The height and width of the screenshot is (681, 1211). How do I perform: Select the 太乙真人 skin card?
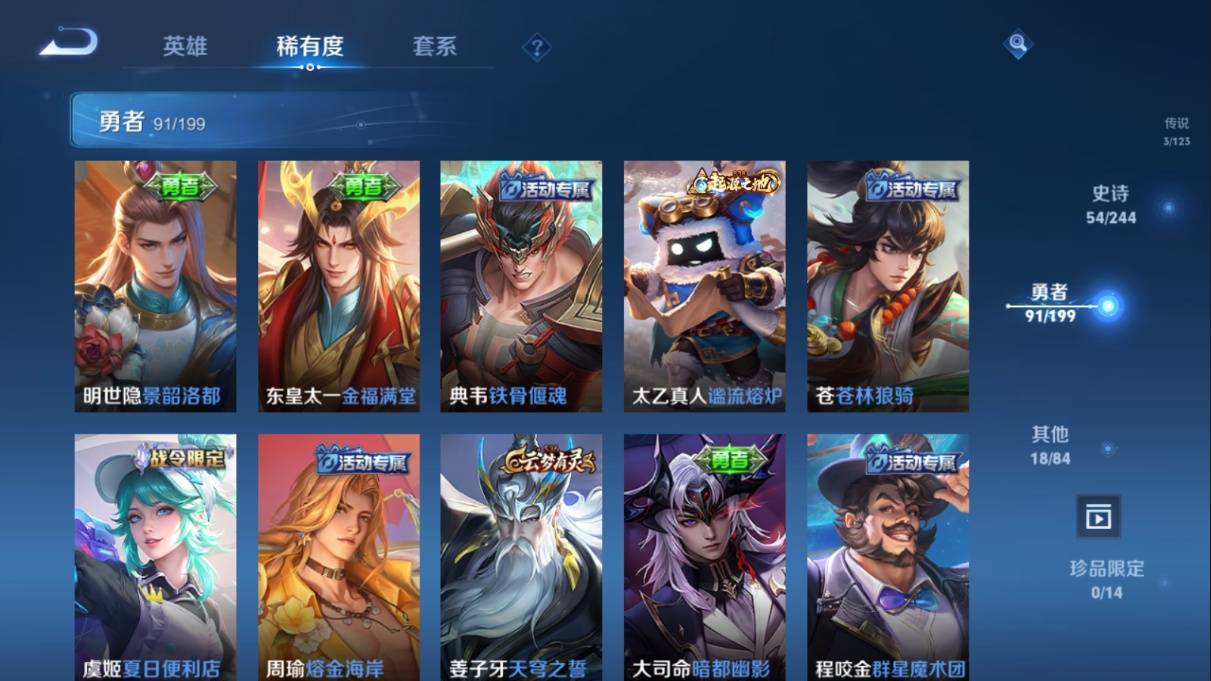705,286
